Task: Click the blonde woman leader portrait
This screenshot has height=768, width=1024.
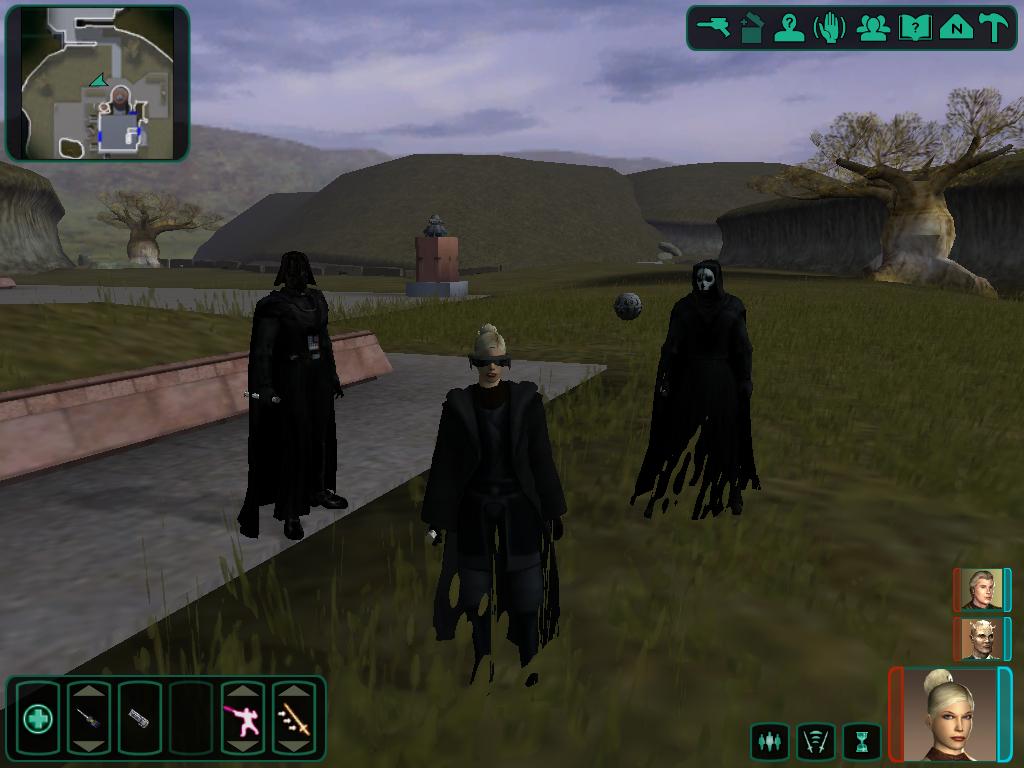Action: 950,714
